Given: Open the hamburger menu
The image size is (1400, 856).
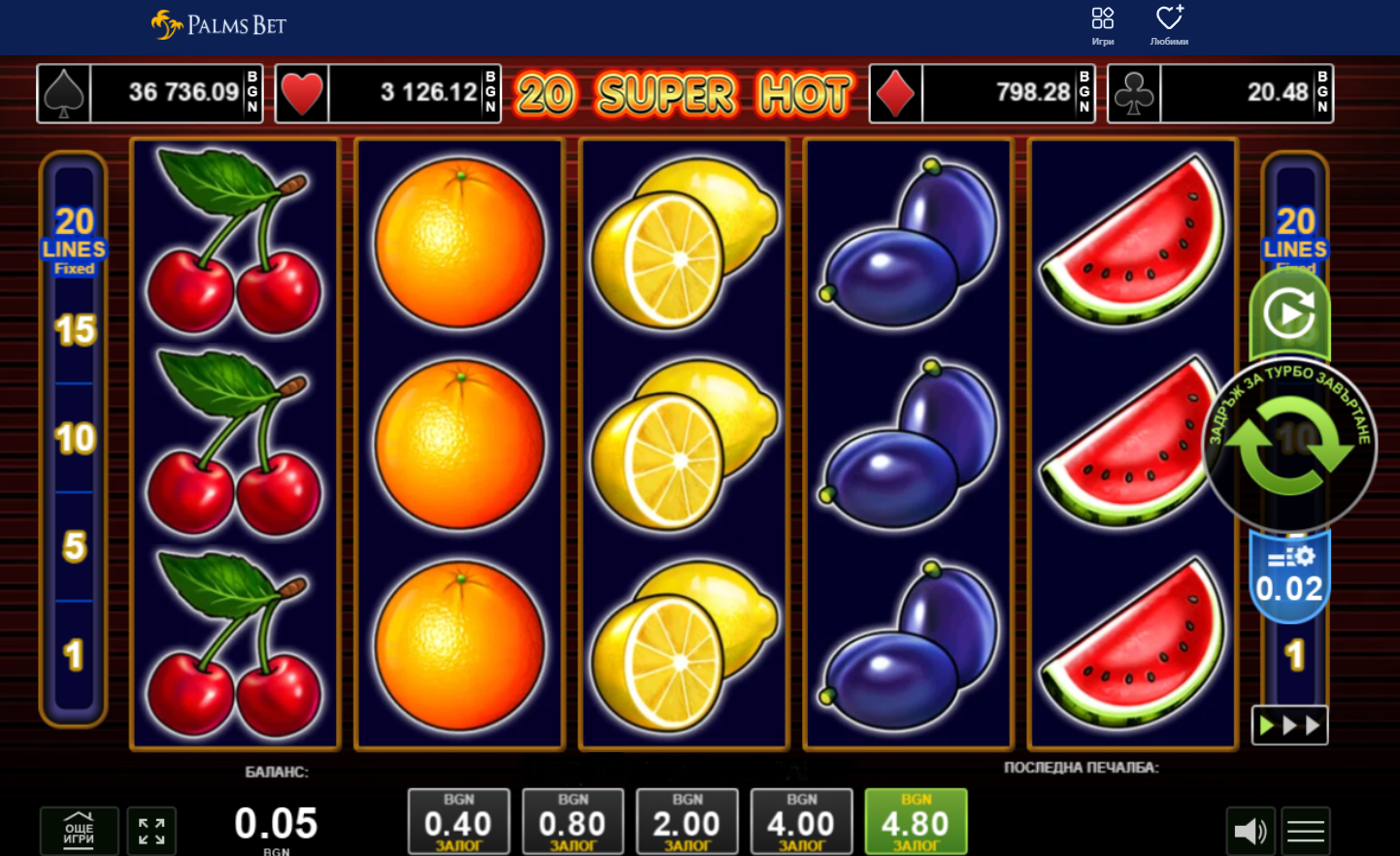Looking at the screenshot, I should [1305, 831].
